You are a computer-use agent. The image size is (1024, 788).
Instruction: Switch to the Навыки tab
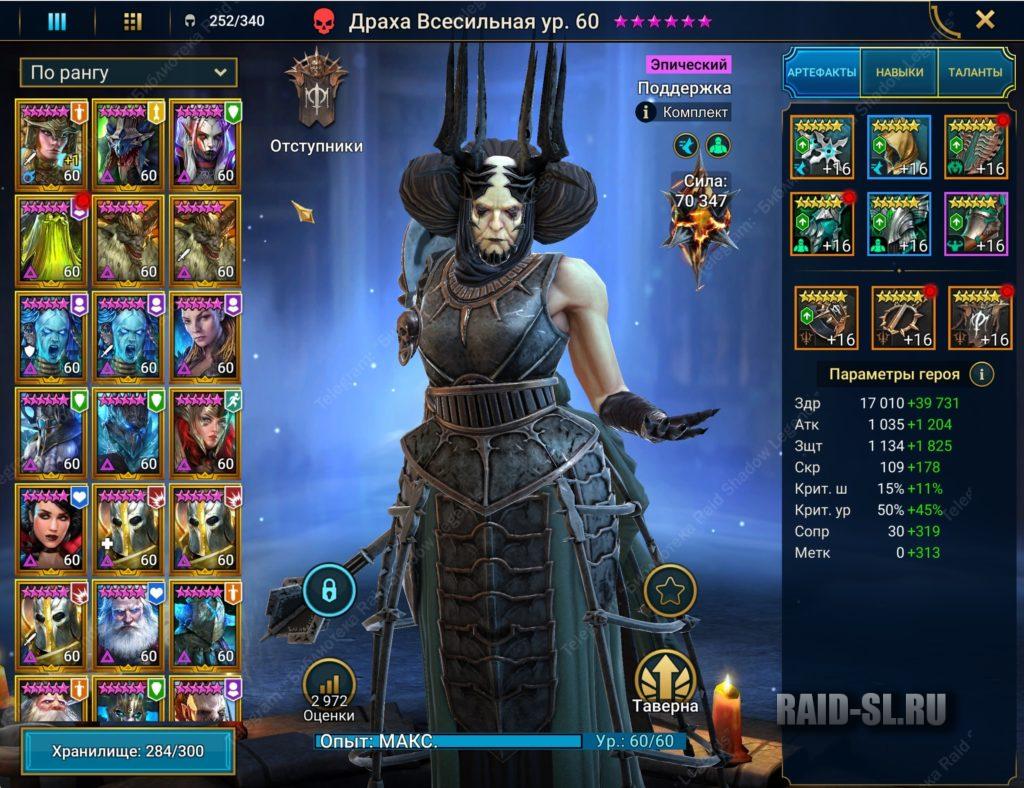point(899,72)
